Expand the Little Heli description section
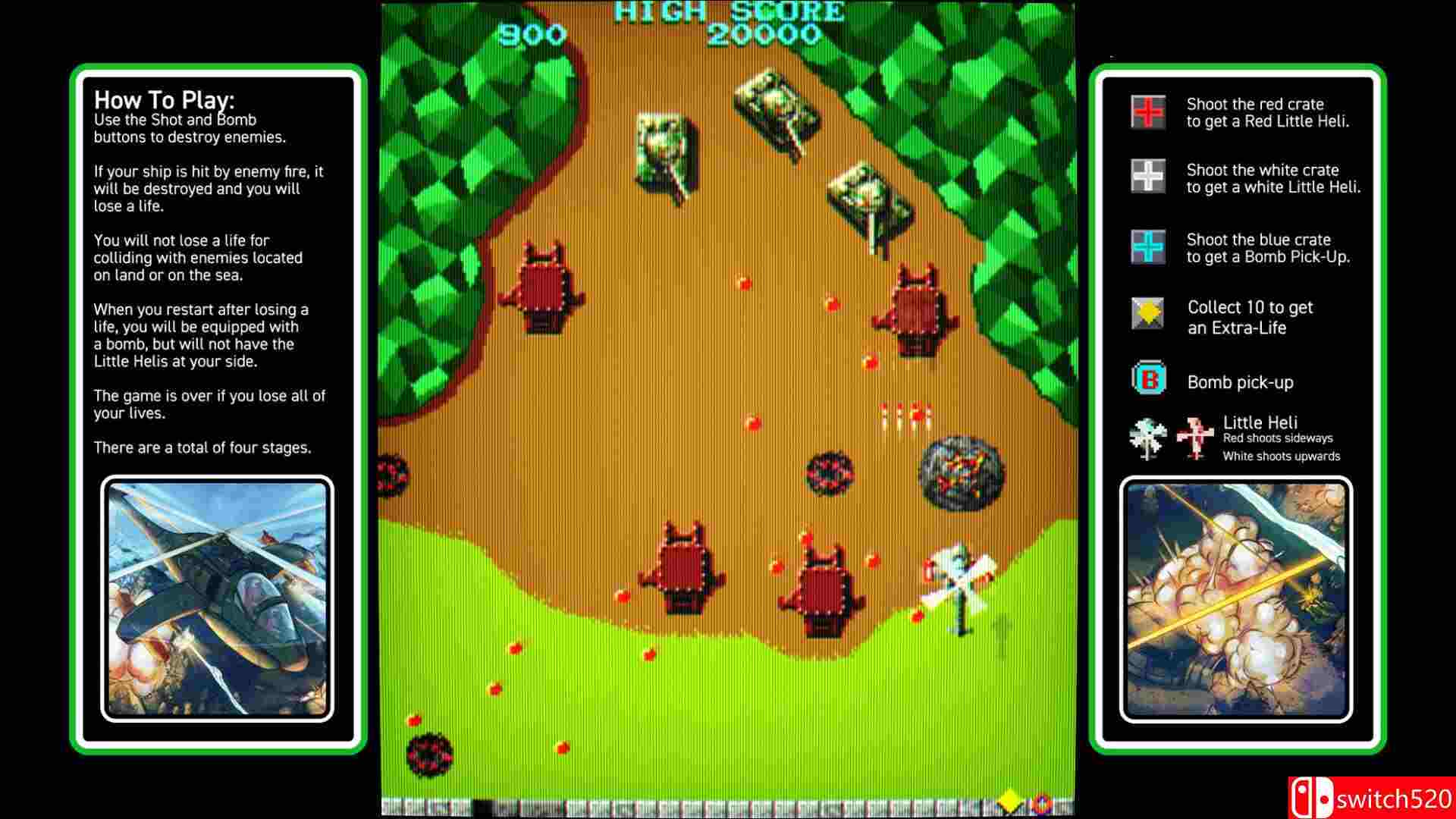Image resolution: width=1456 pixels, height=819 pixels. [x=1259, y=422]
